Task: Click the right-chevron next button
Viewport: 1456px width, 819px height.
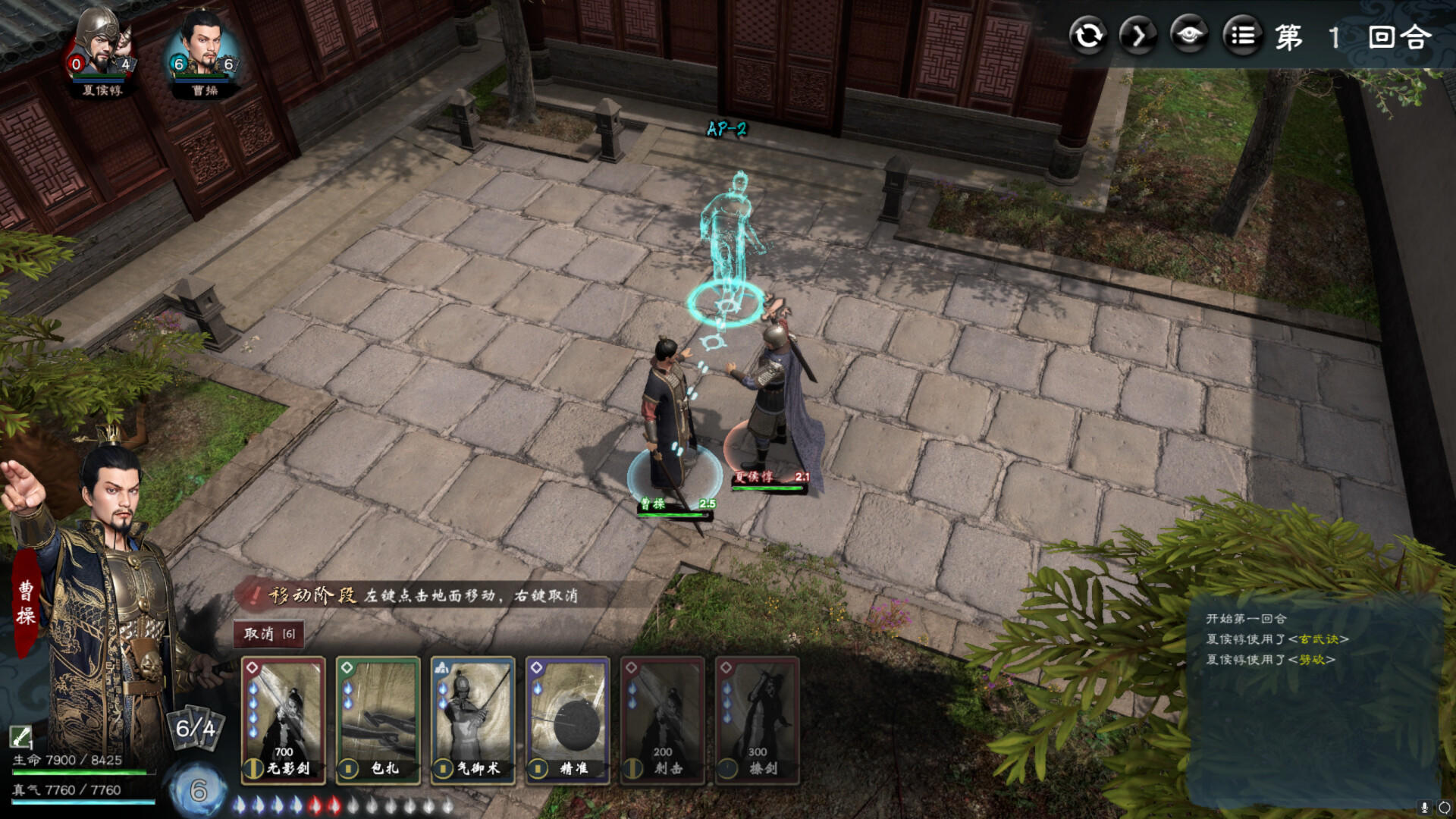Action: 1139,36
